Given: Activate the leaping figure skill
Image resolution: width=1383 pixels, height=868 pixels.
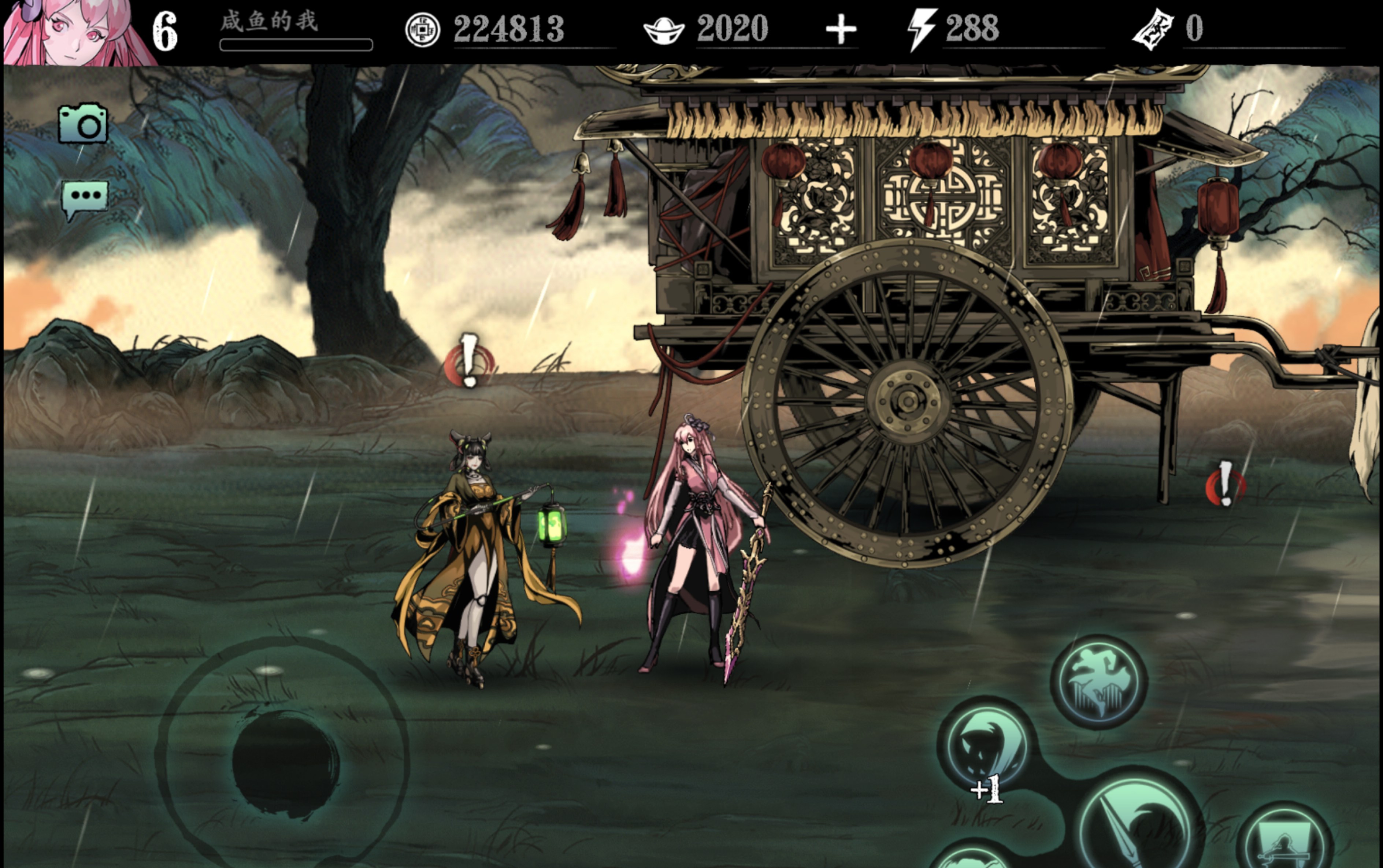Looking at the screenshot, I should [x=1099, y=682].
